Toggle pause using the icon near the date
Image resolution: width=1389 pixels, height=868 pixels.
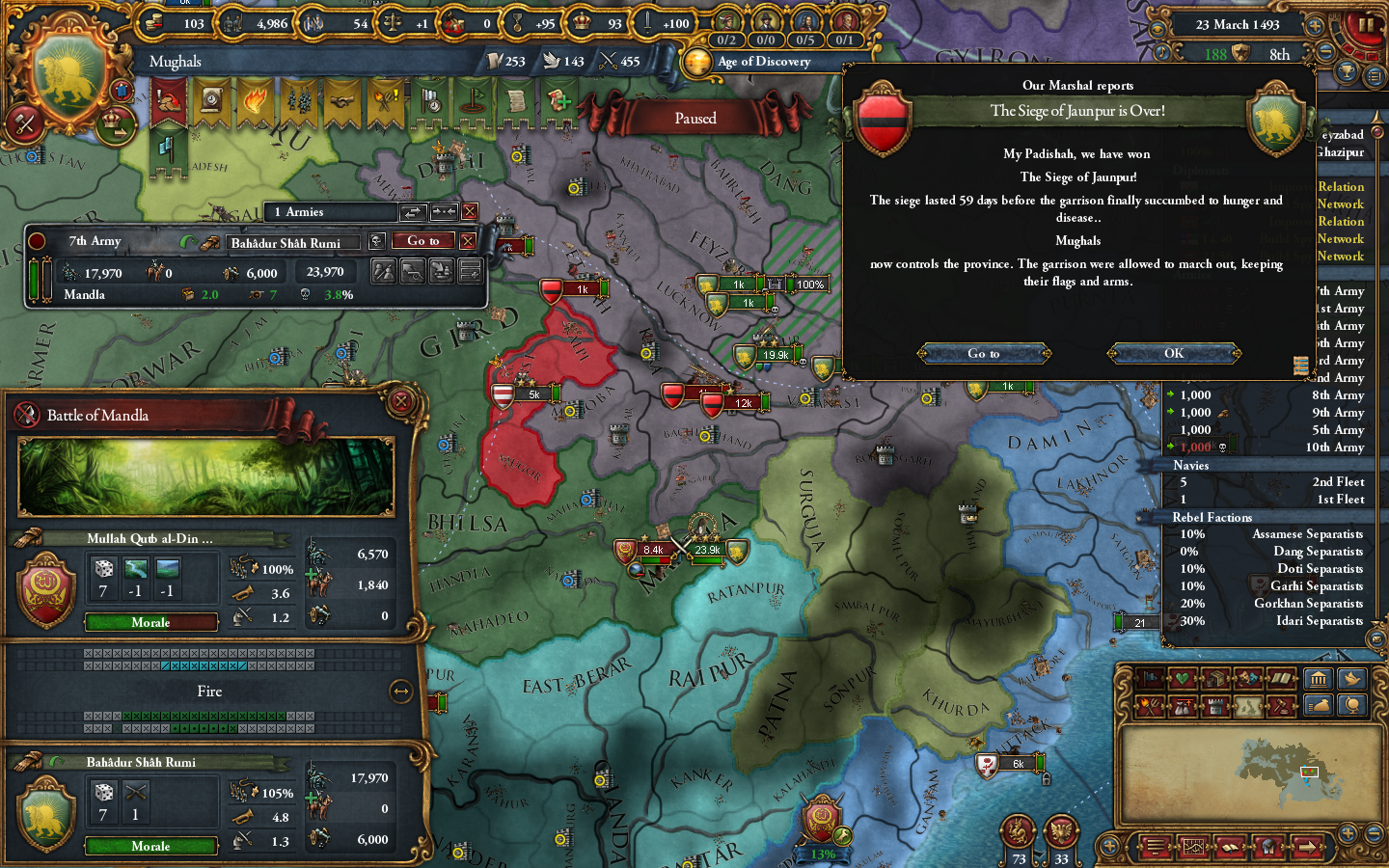click(x=1366, y=25)
